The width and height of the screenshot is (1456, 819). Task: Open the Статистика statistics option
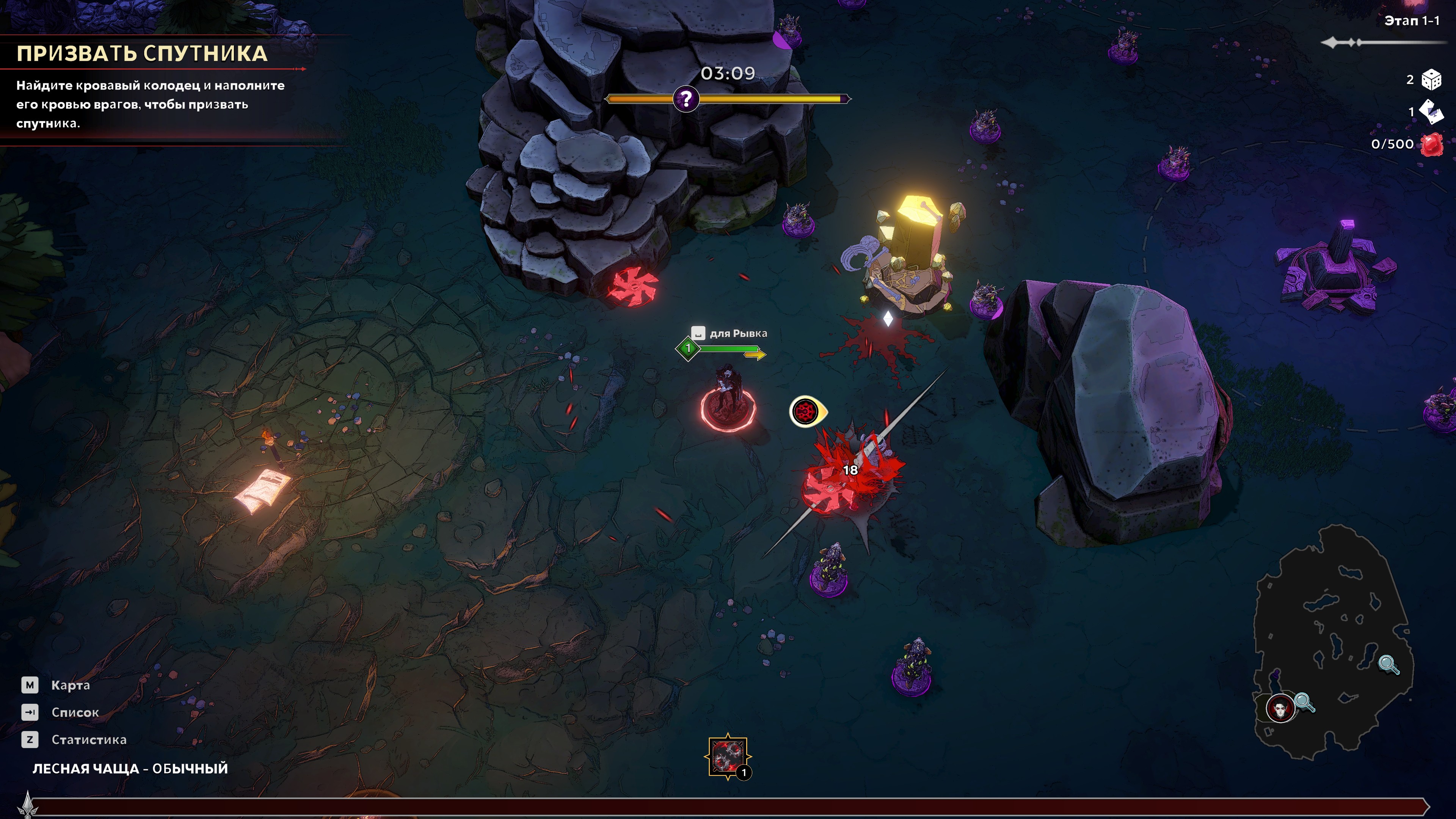click(88, 739)
